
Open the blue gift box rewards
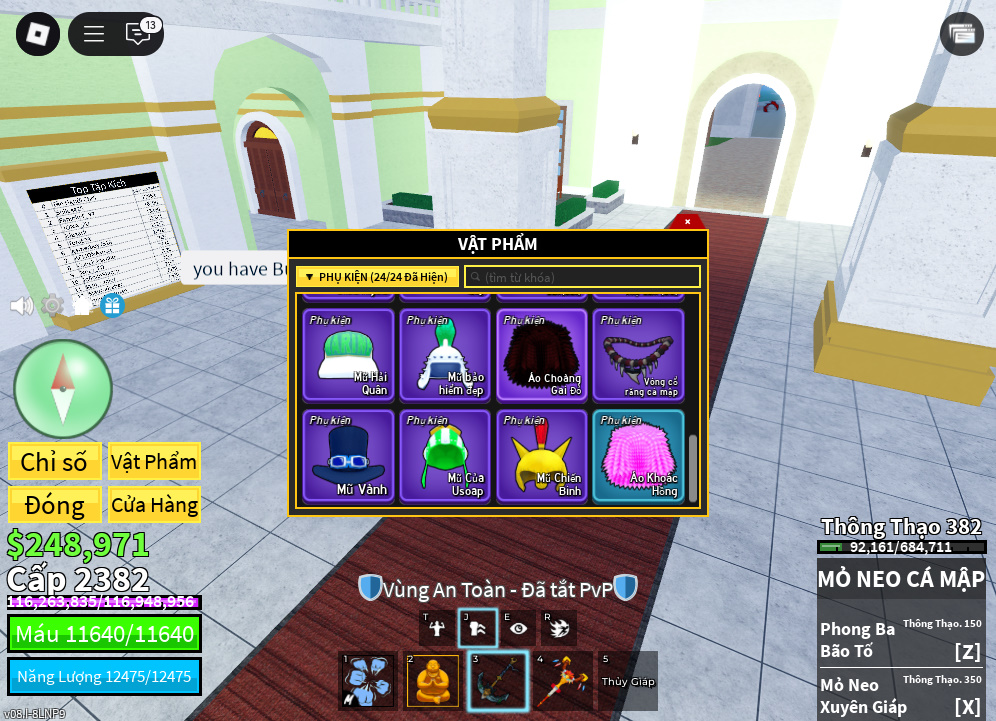coord(112,305)
